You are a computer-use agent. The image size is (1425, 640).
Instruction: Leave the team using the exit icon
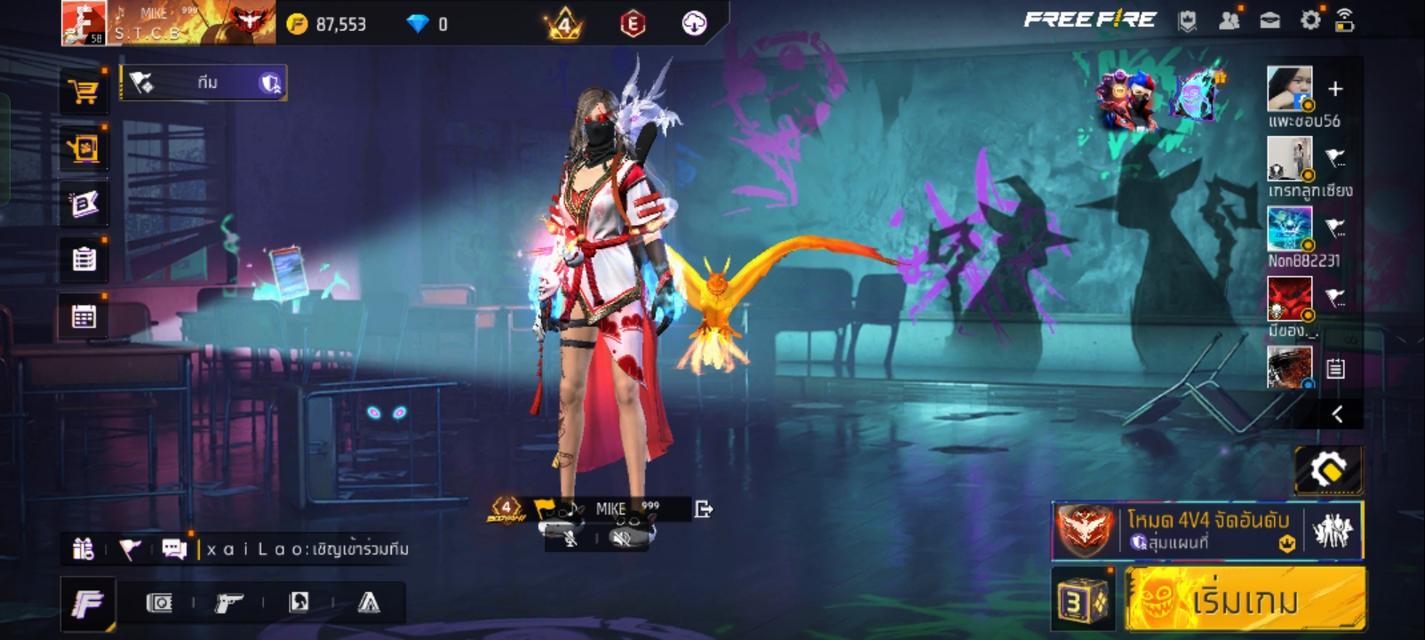[x=704, y=509]
